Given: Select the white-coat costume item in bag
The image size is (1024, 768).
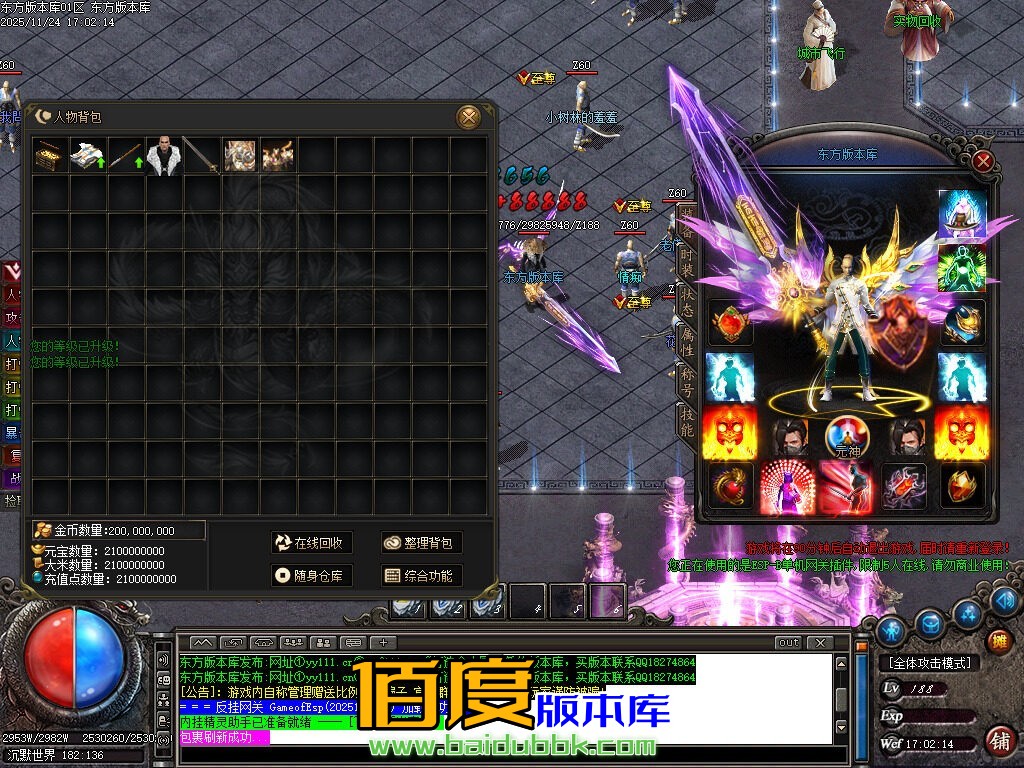Looking at the screenshot, I should pyautogui.click(x=162, y=156).
